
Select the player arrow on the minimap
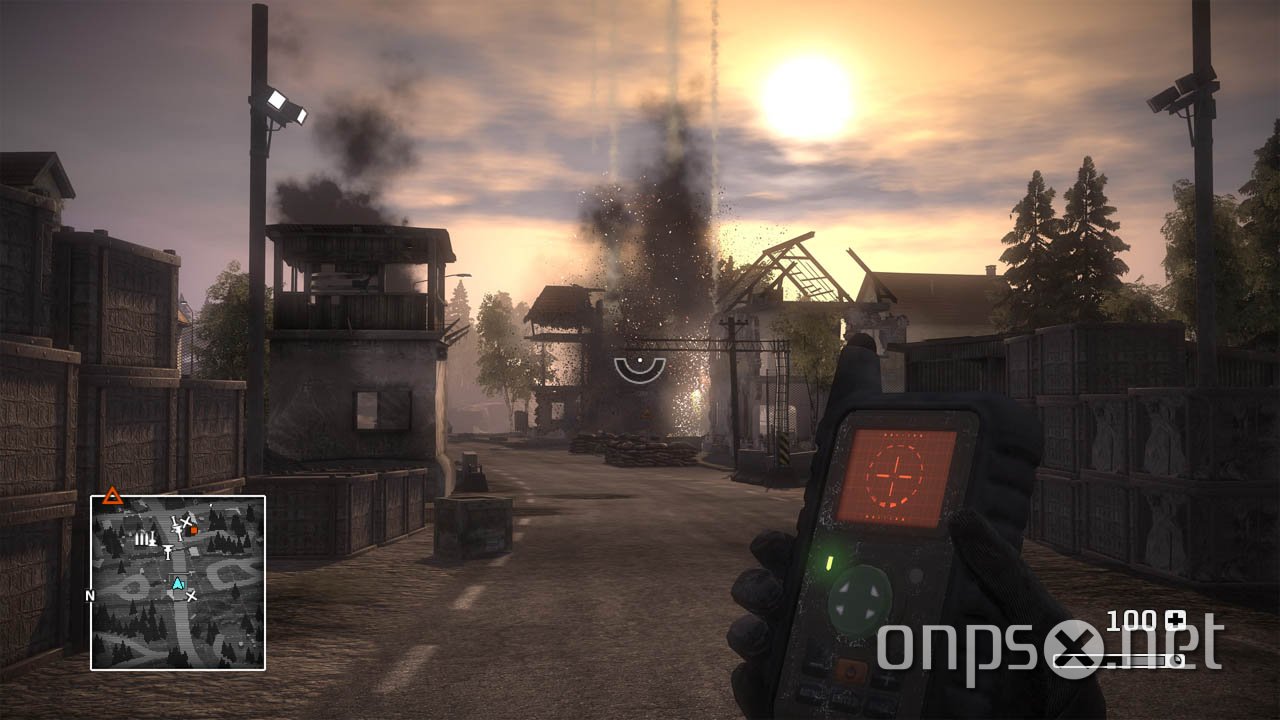178,583
